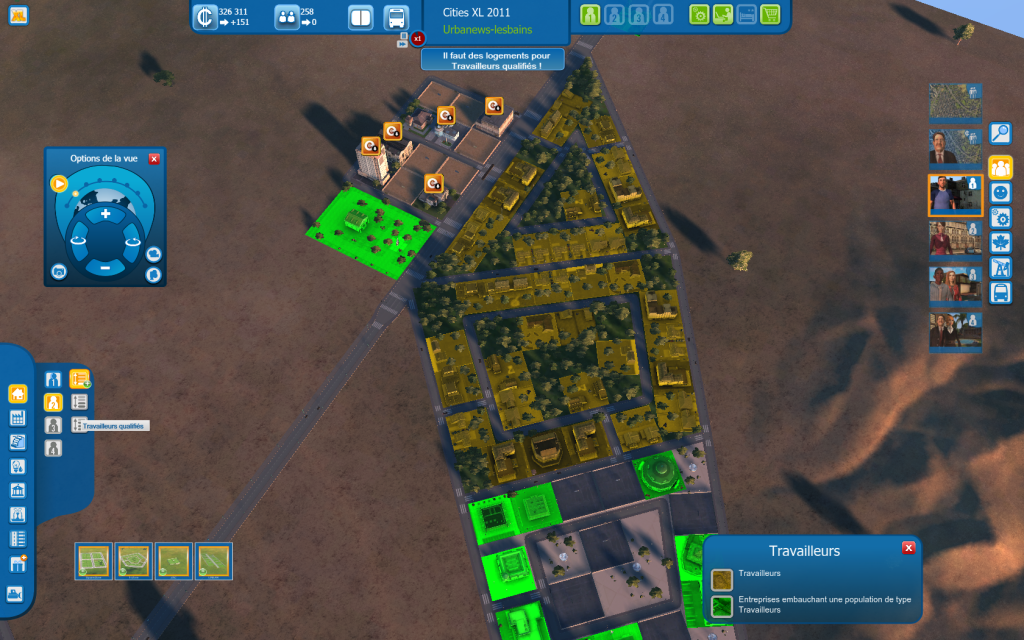The image size is (1024, 640).
Task: Select the bulldozer demolition tool
Action: coord(15,593)
